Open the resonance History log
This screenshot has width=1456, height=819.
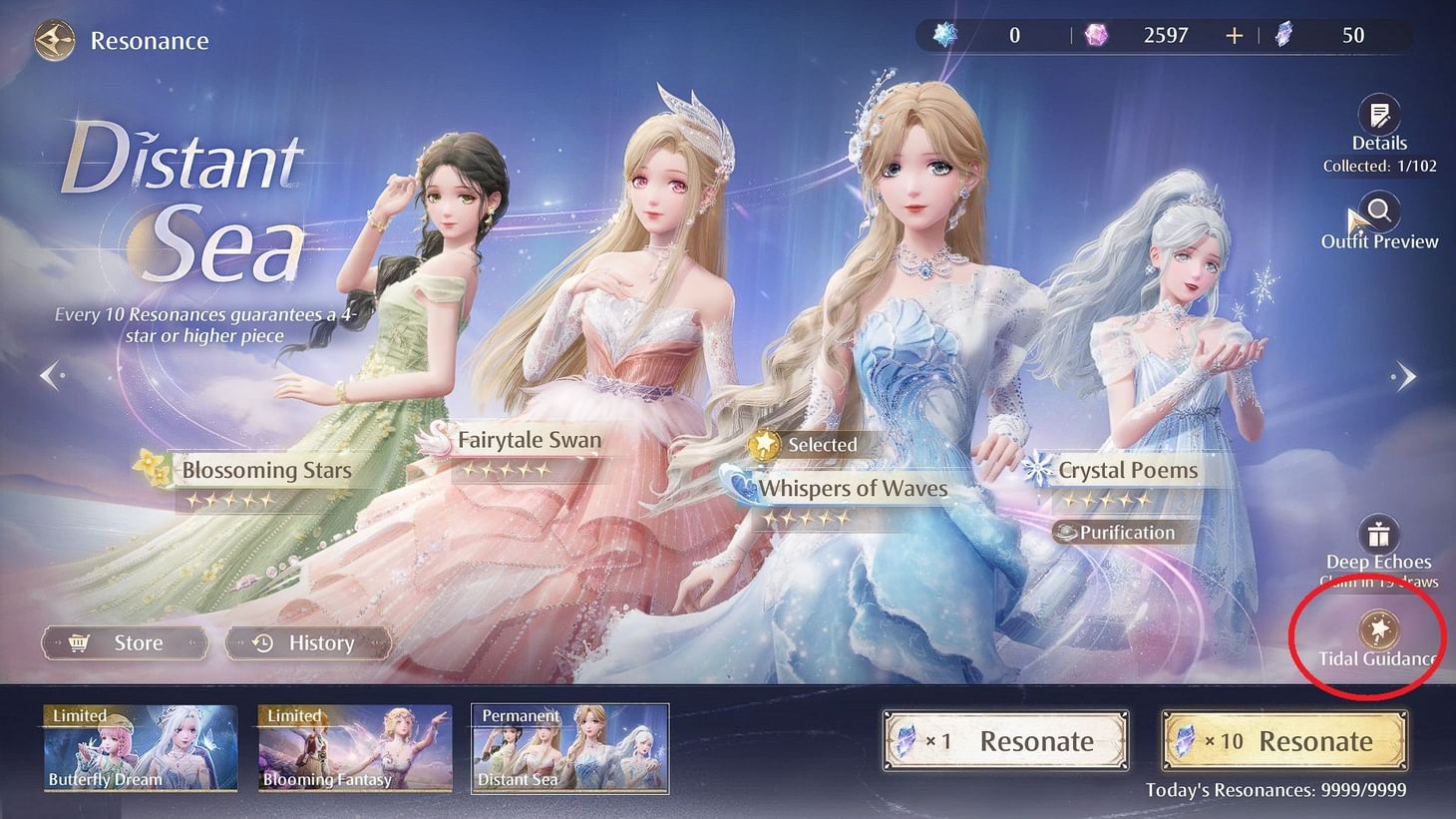coord(307,642)
